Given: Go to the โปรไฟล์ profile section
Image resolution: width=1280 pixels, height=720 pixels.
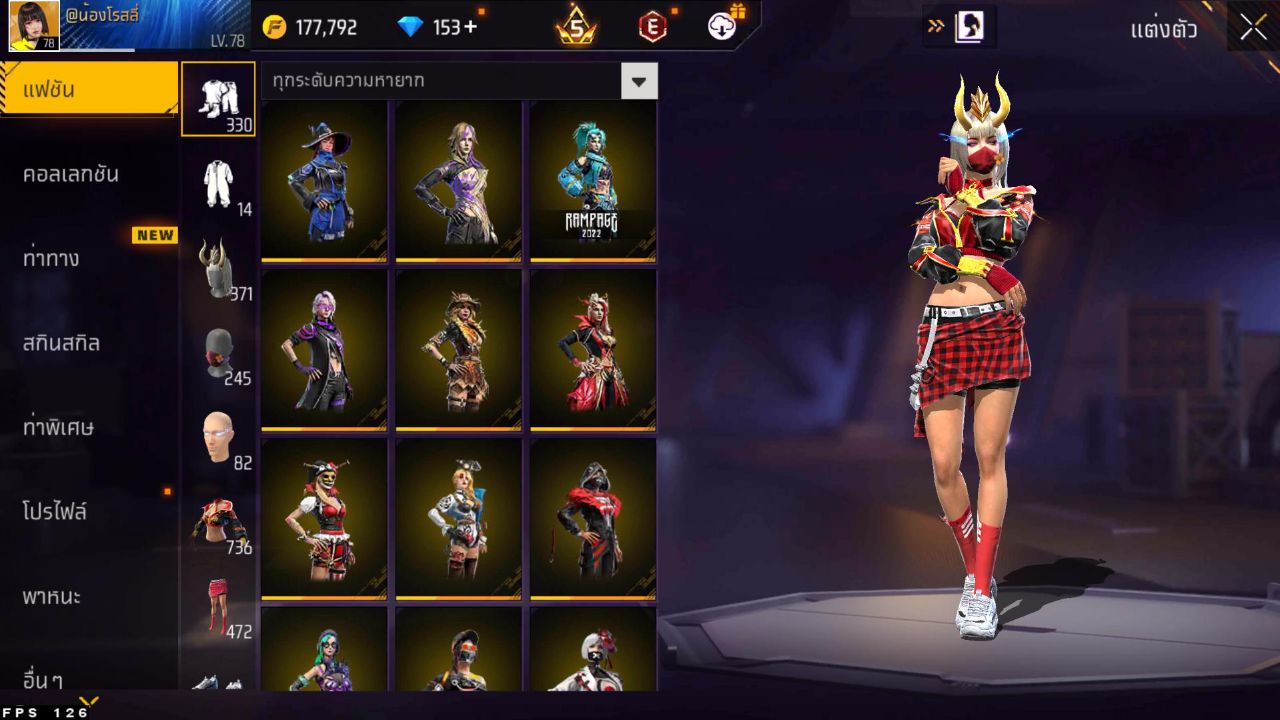Looking at the screenshot, I should click(55, 512).
